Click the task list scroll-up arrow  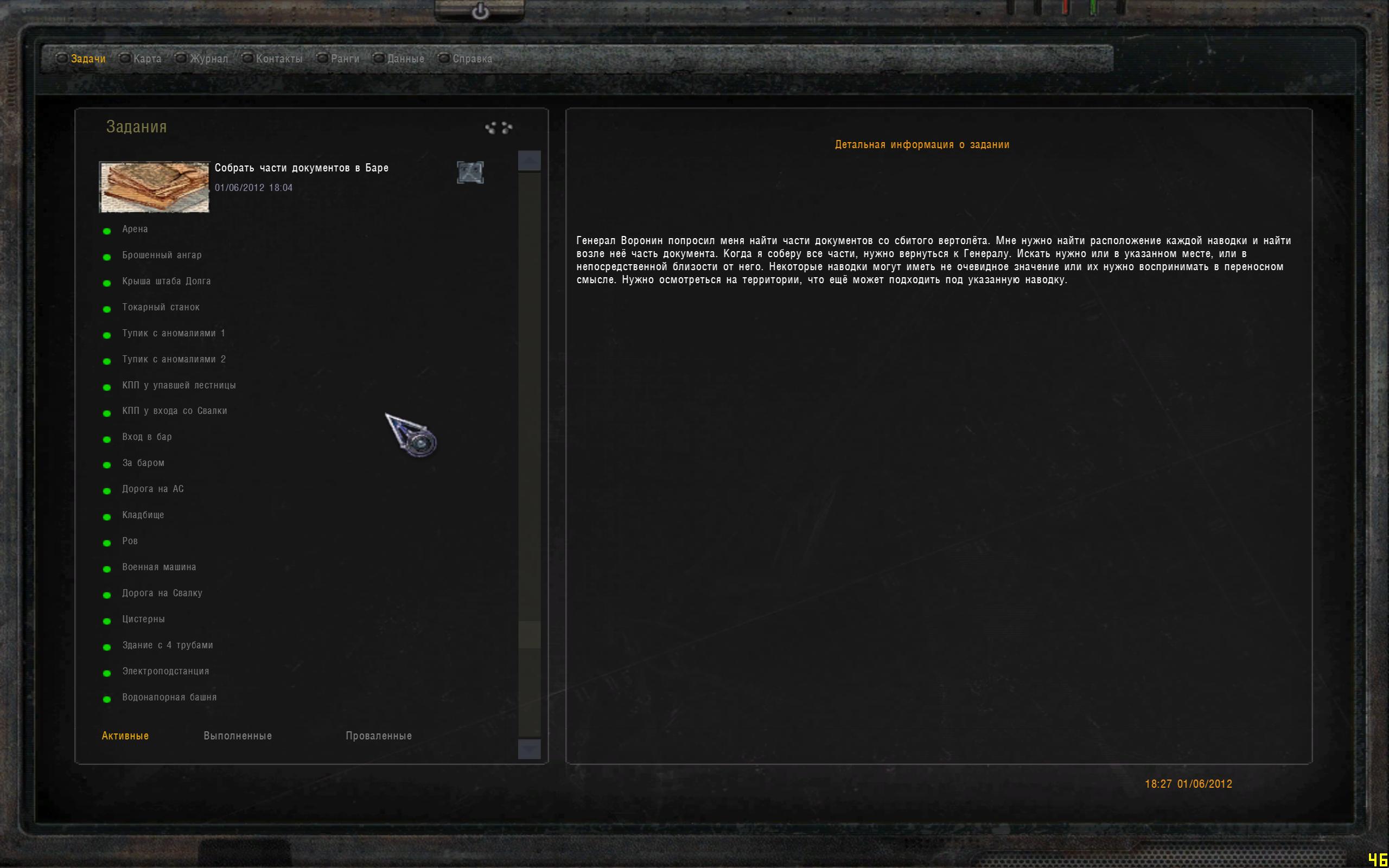tap(529, 161)
